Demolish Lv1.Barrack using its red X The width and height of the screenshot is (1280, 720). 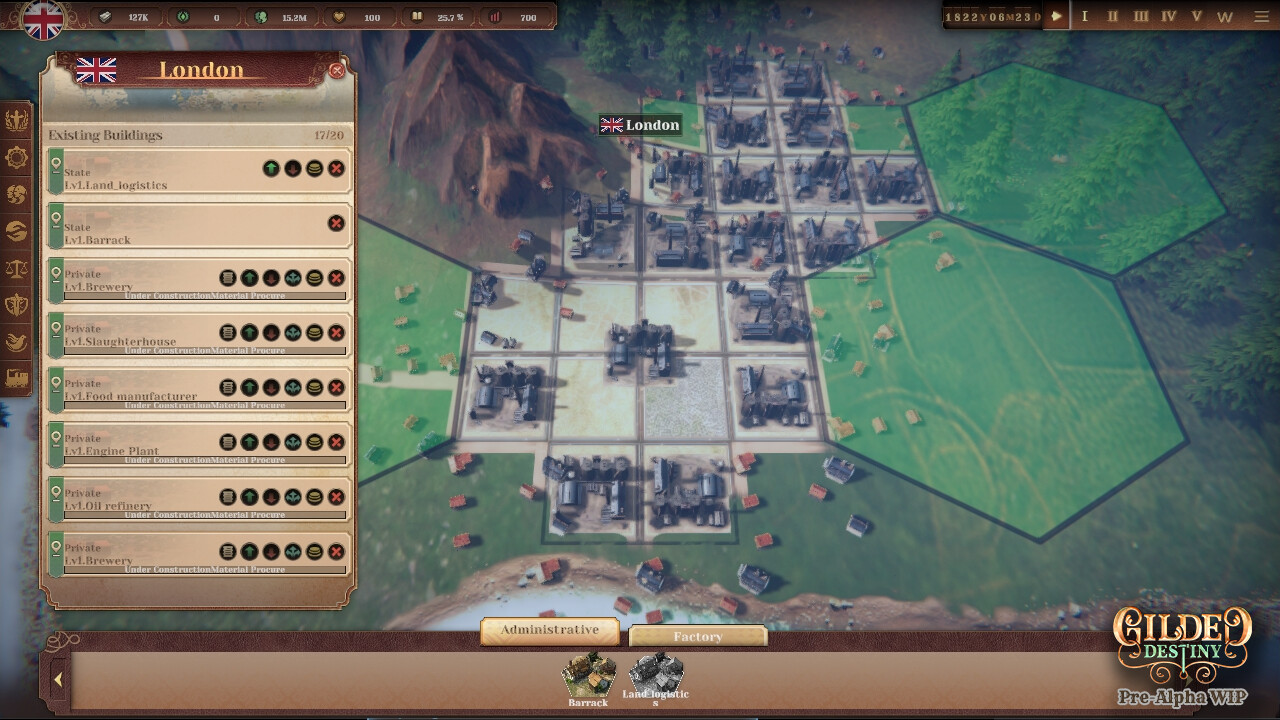coord(335,223)
